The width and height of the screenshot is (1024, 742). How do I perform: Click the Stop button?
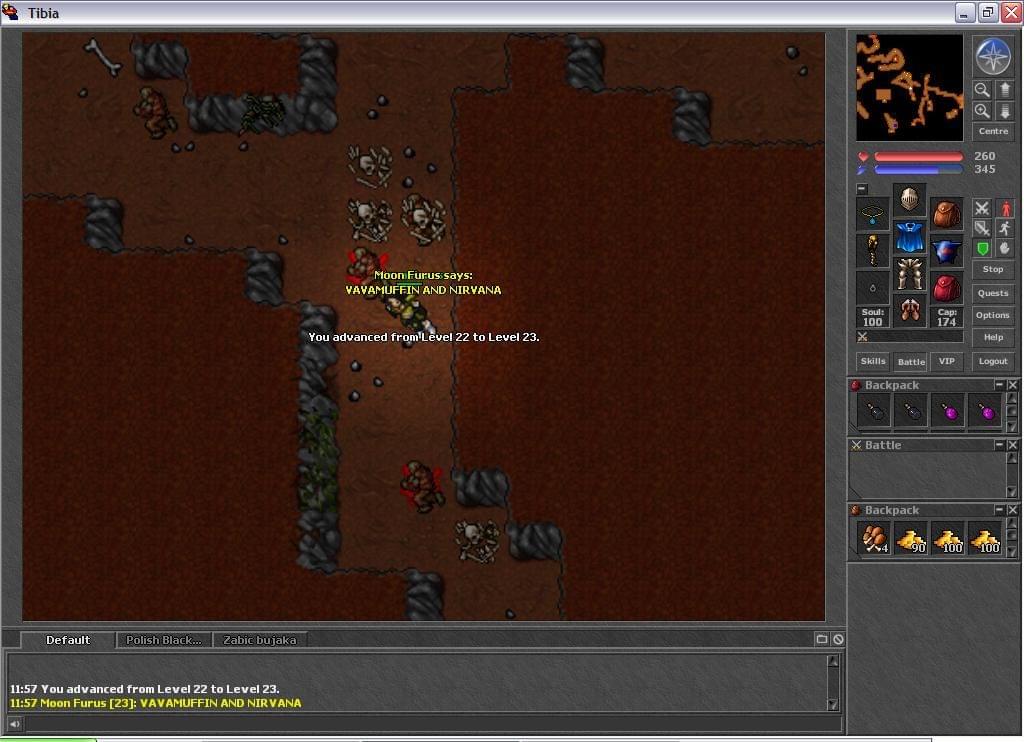[993, 269]
